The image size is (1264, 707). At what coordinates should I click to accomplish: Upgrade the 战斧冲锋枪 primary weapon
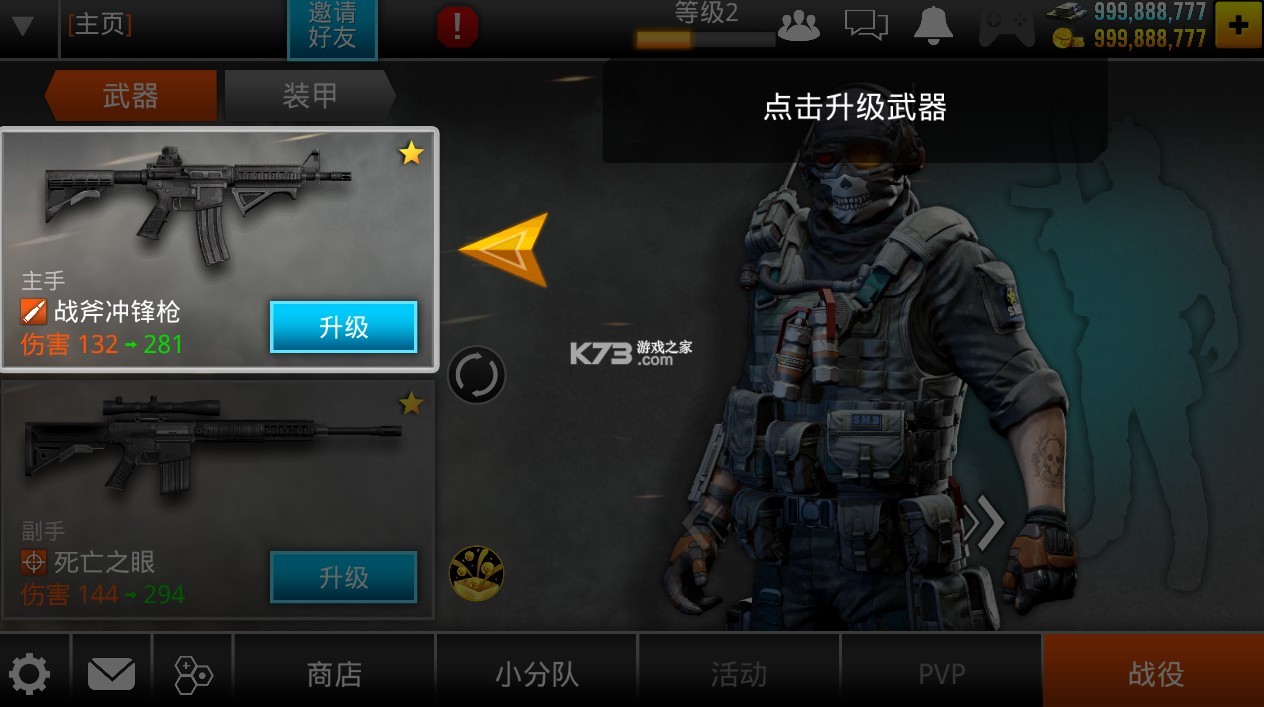(343, 327)
